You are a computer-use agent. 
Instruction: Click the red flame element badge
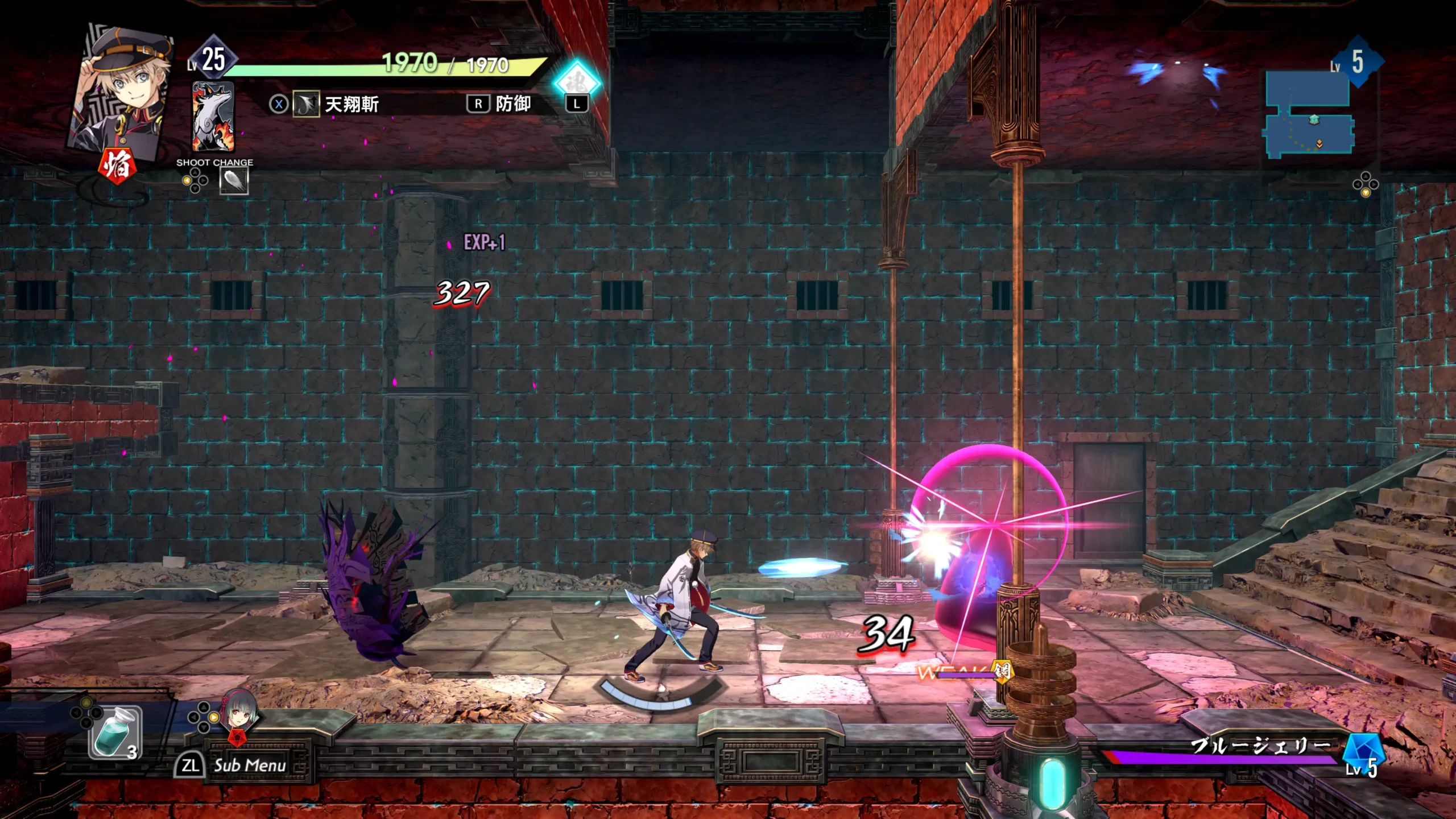117,166
